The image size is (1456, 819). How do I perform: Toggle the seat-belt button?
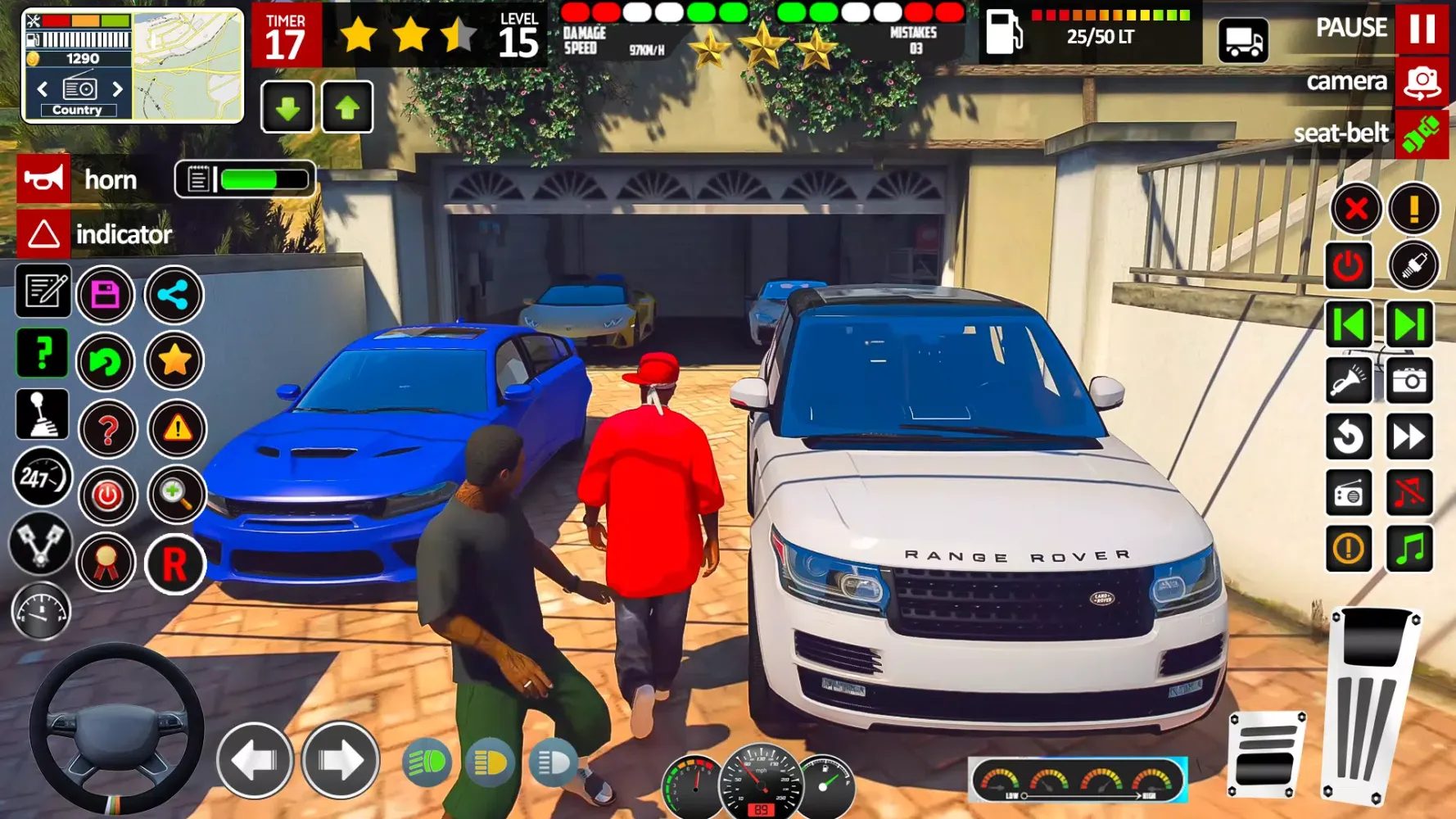point(1422,133)
